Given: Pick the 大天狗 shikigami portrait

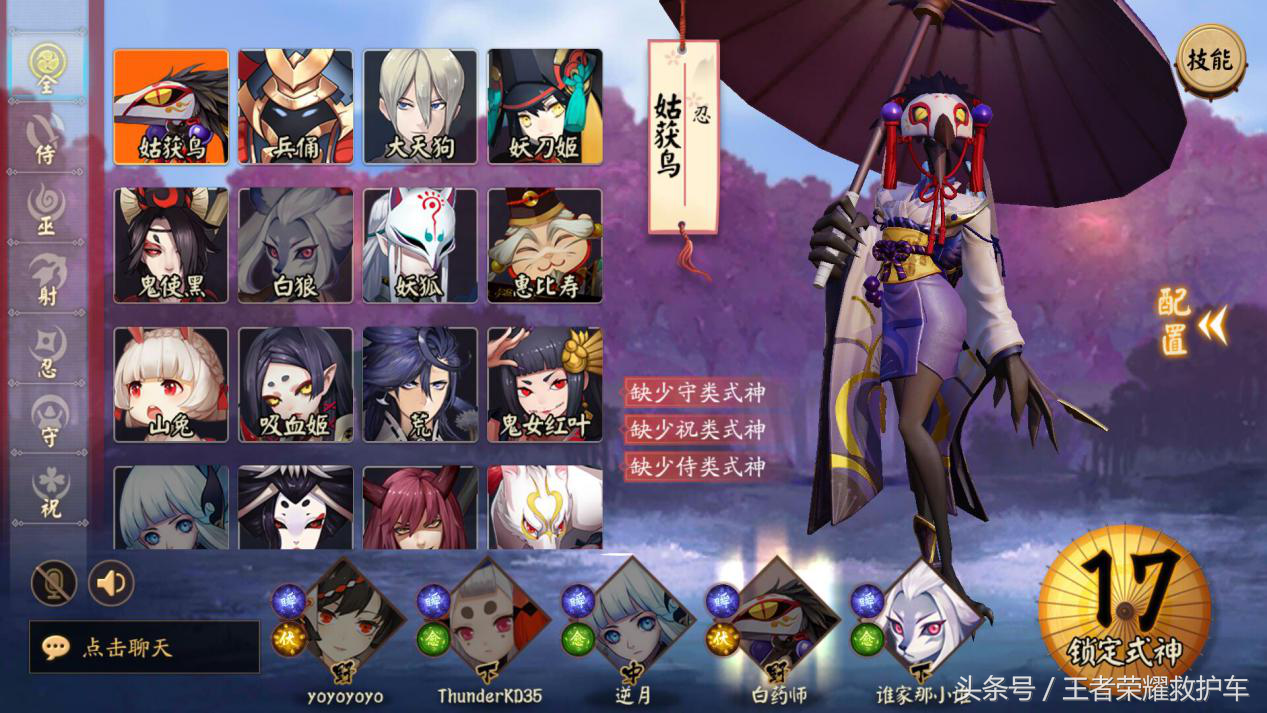Looking at the screenshot, I should [420, 107].
